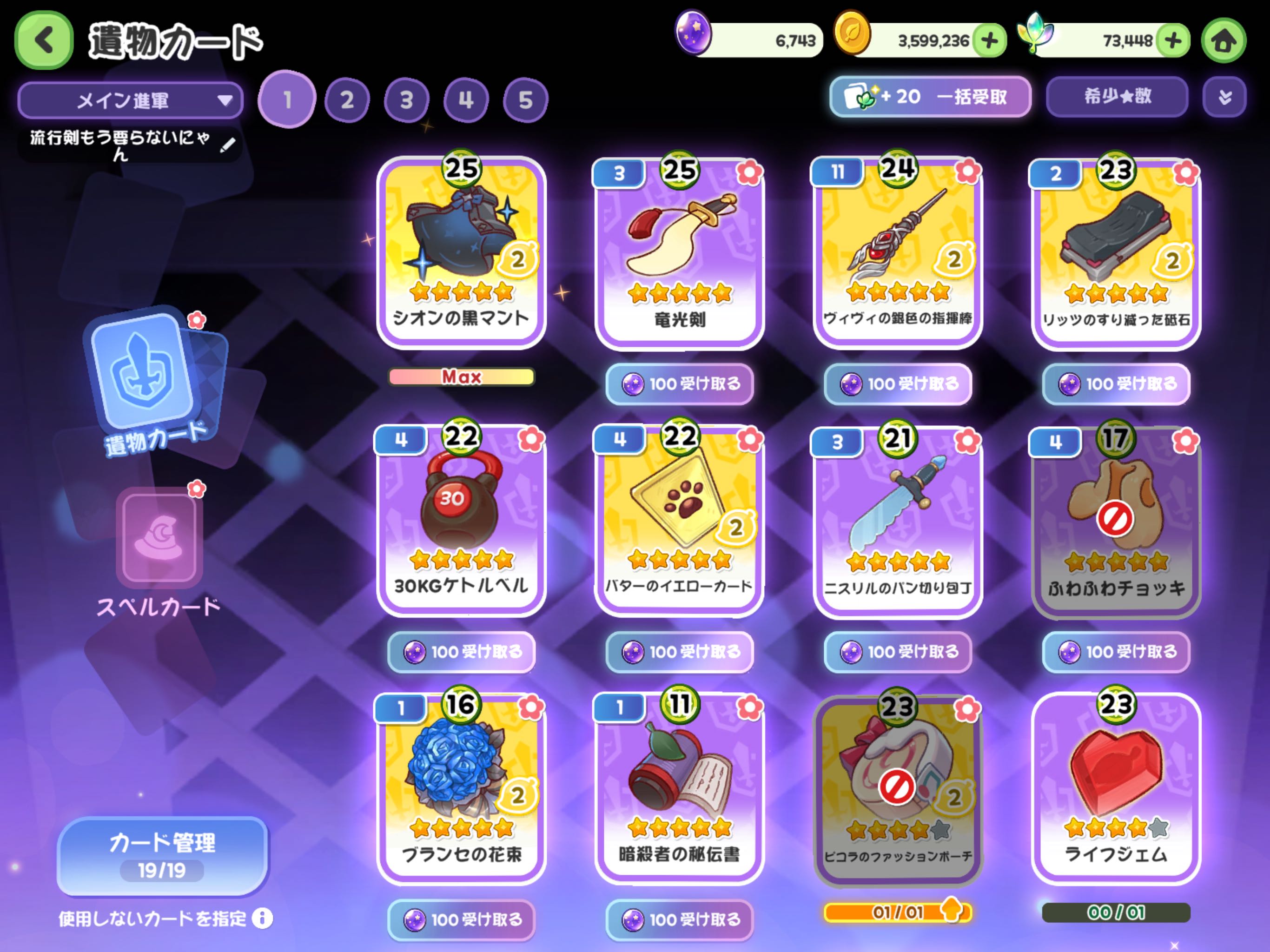Screen dimensions: 1270x952
Task: Pick the 30KGケトルベル card
Action: click(461, 520)
